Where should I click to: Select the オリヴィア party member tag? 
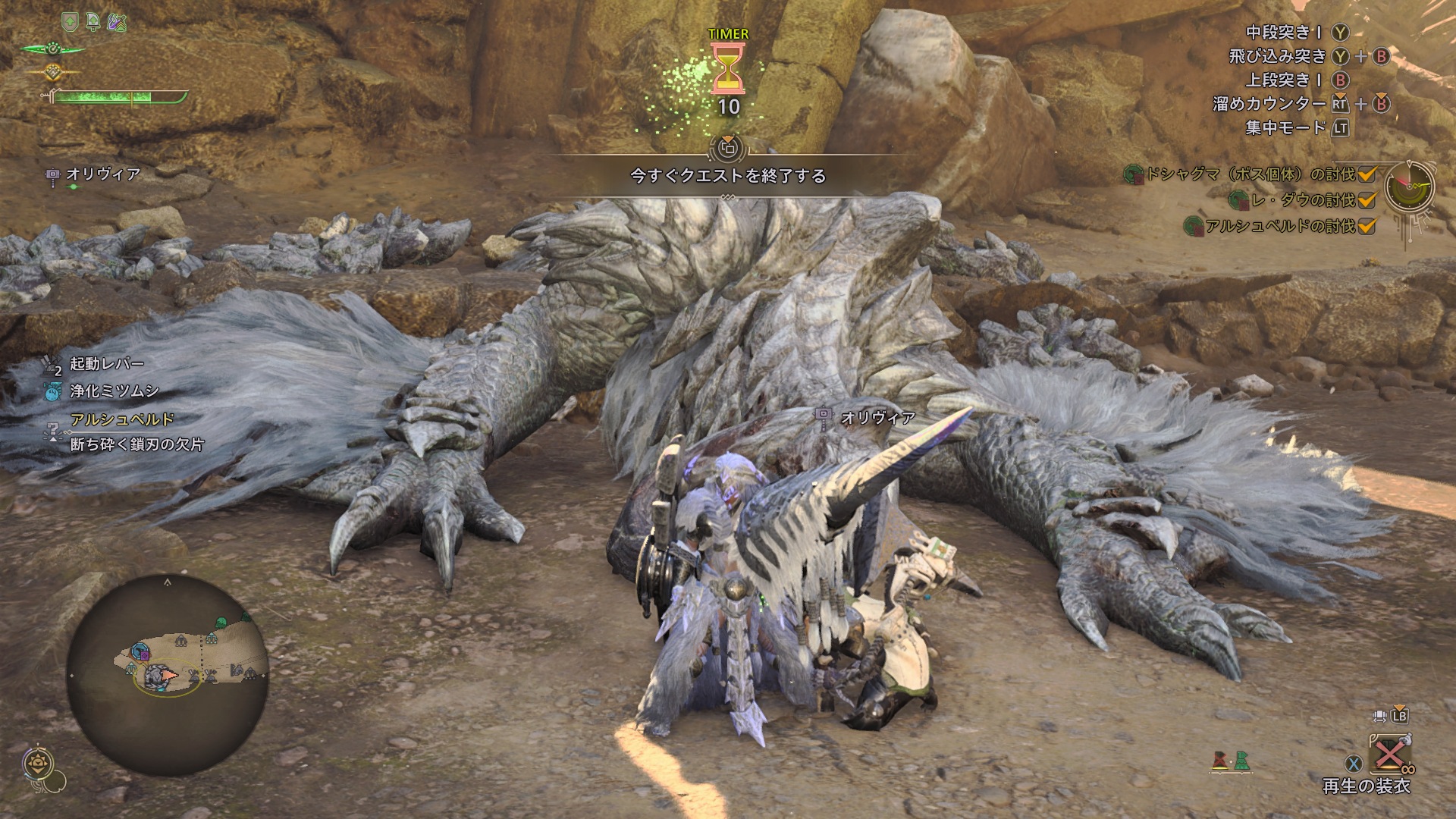pyautogui.click(x=102, y=174)
